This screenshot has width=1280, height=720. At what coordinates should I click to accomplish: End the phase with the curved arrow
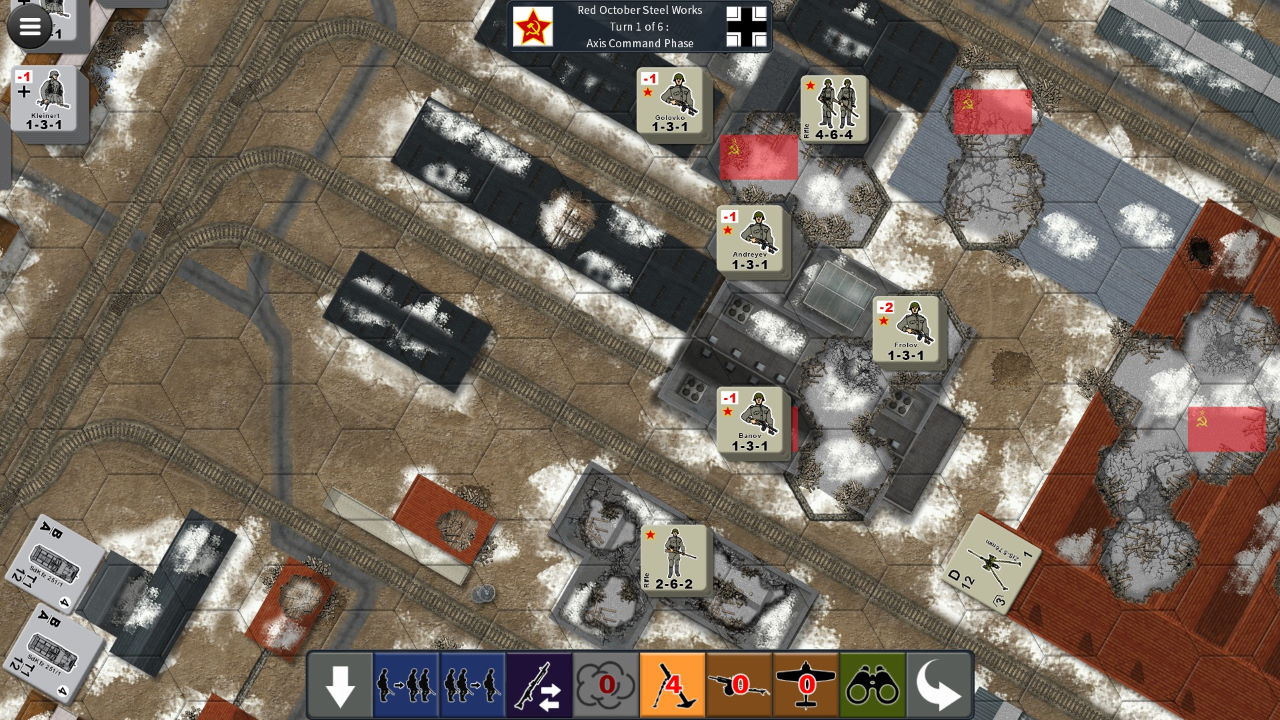(x=938, y=686)
